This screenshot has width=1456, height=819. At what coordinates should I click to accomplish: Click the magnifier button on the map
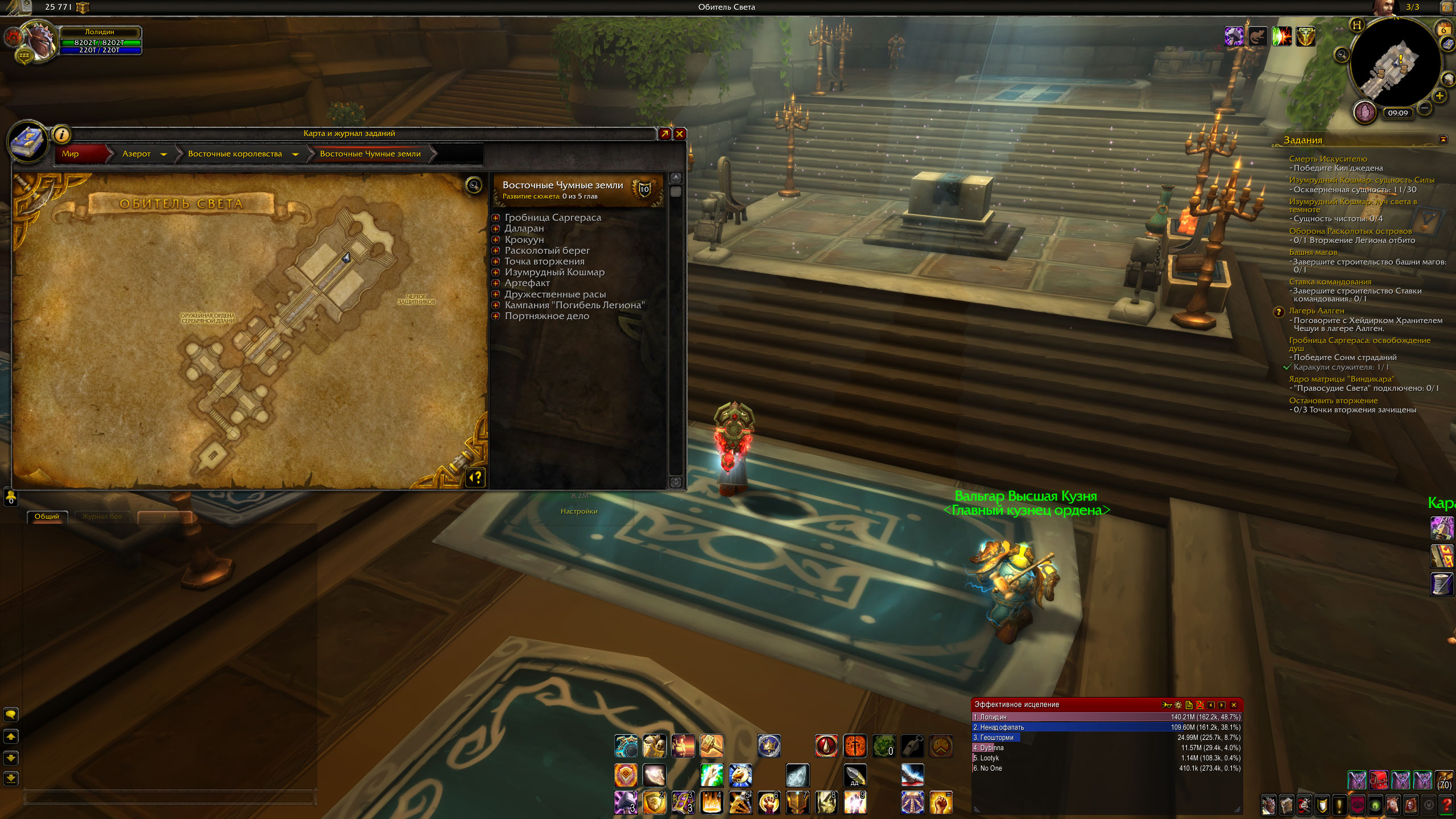tap(473, 185)
